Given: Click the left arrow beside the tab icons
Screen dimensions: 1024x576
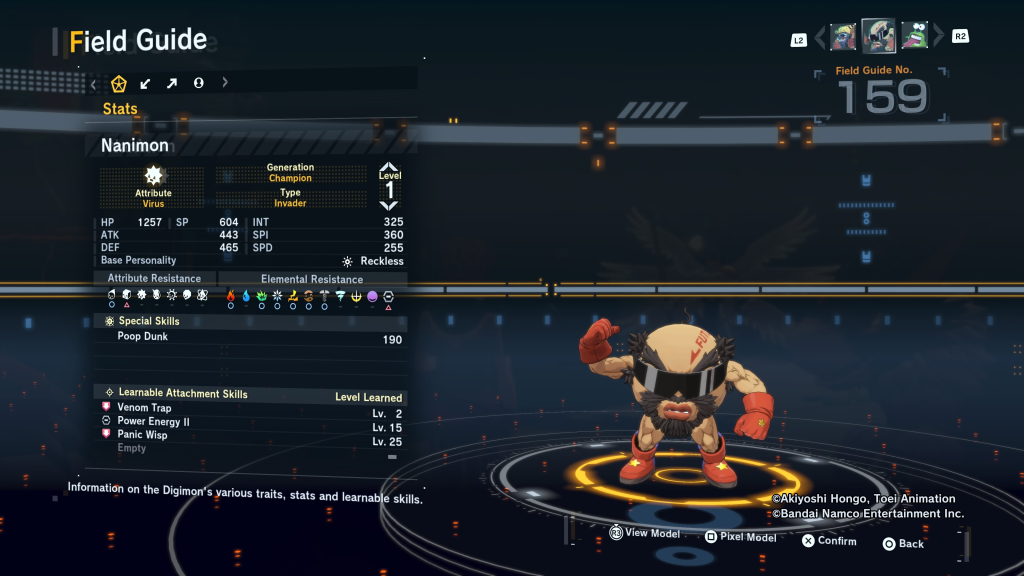Looking at the screenshot, I should point(93,83).
